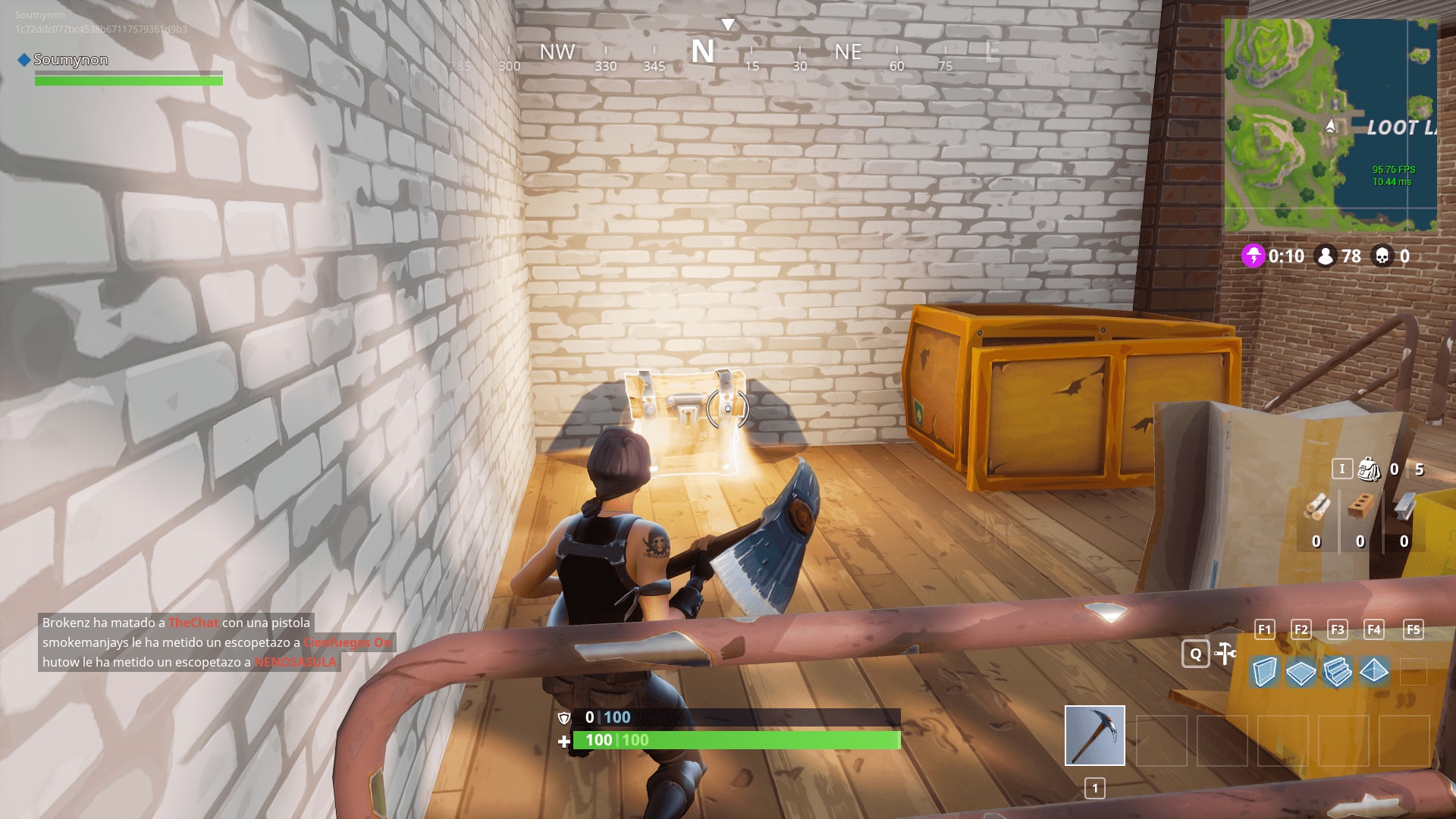This screenshot has width=1456, height=819.
Task: Select the roof pyramid build piece icon
Action: [1373, 672]
